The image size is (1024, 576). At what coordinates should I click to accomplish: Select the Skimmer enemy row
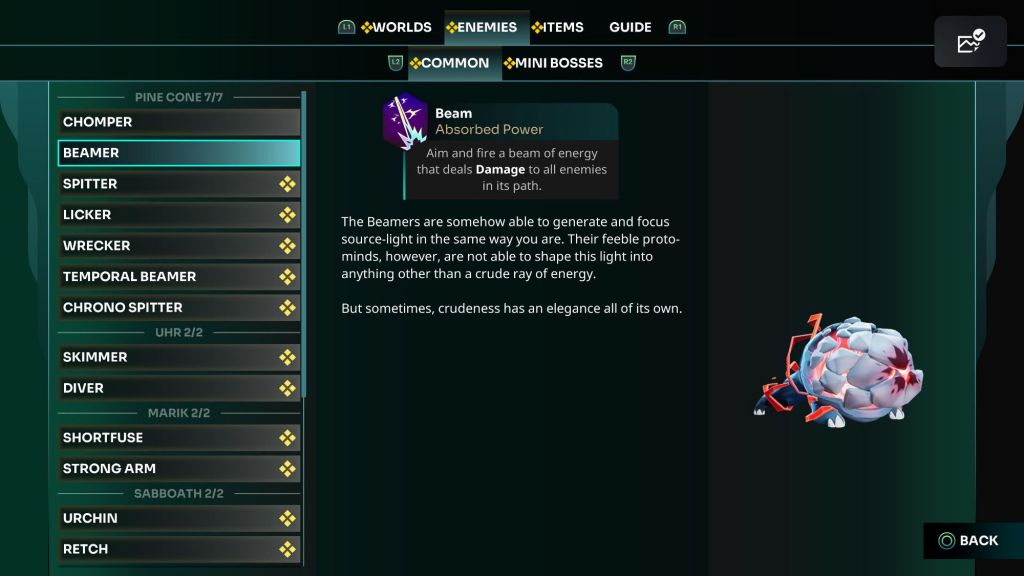click(x=179, y=357)
